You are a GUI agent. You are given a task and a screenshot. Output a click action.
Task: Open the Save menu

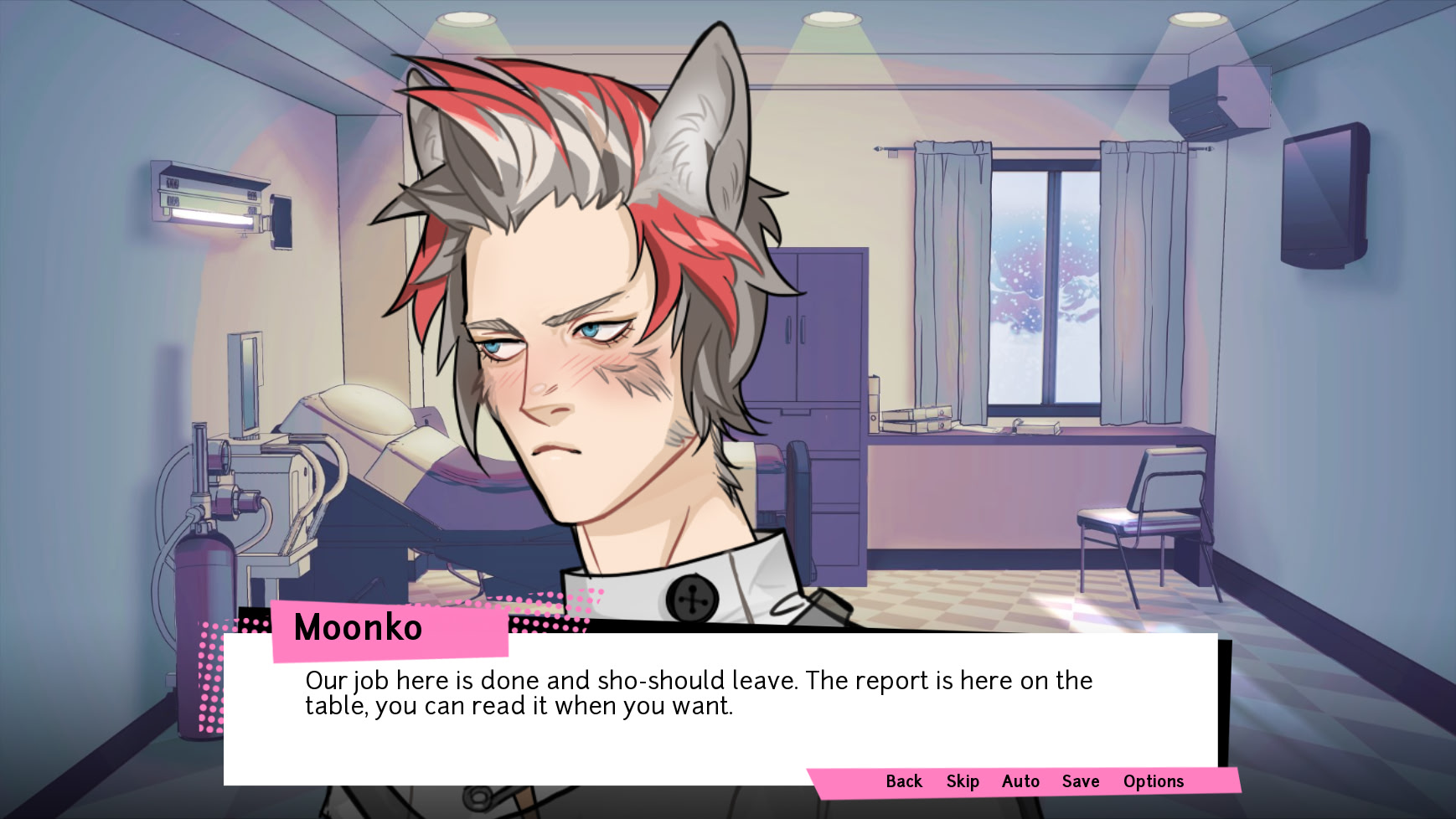tap(1080, 780)
